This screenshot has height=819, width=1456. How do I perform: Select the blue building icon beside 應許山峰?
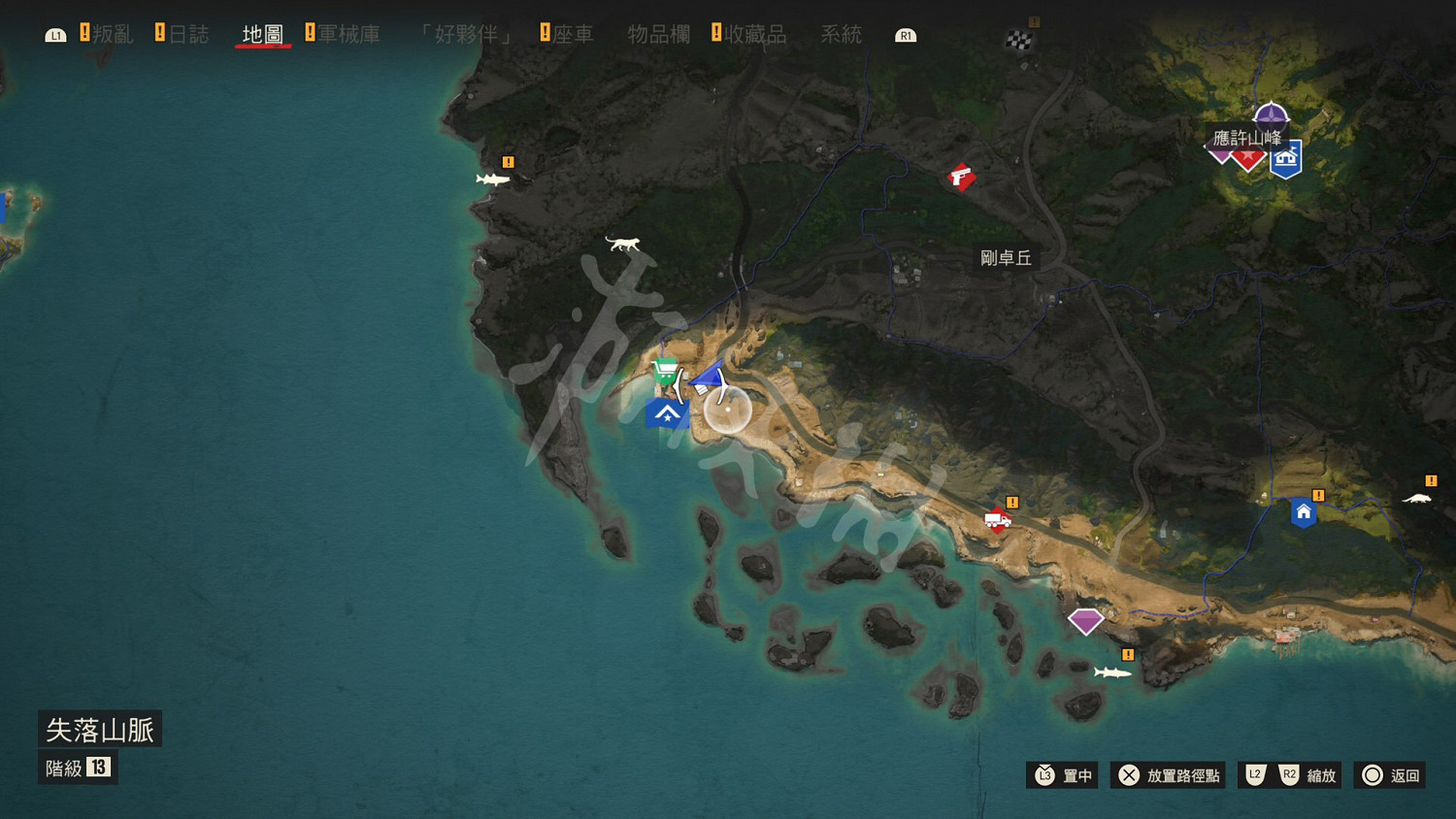1287,157
